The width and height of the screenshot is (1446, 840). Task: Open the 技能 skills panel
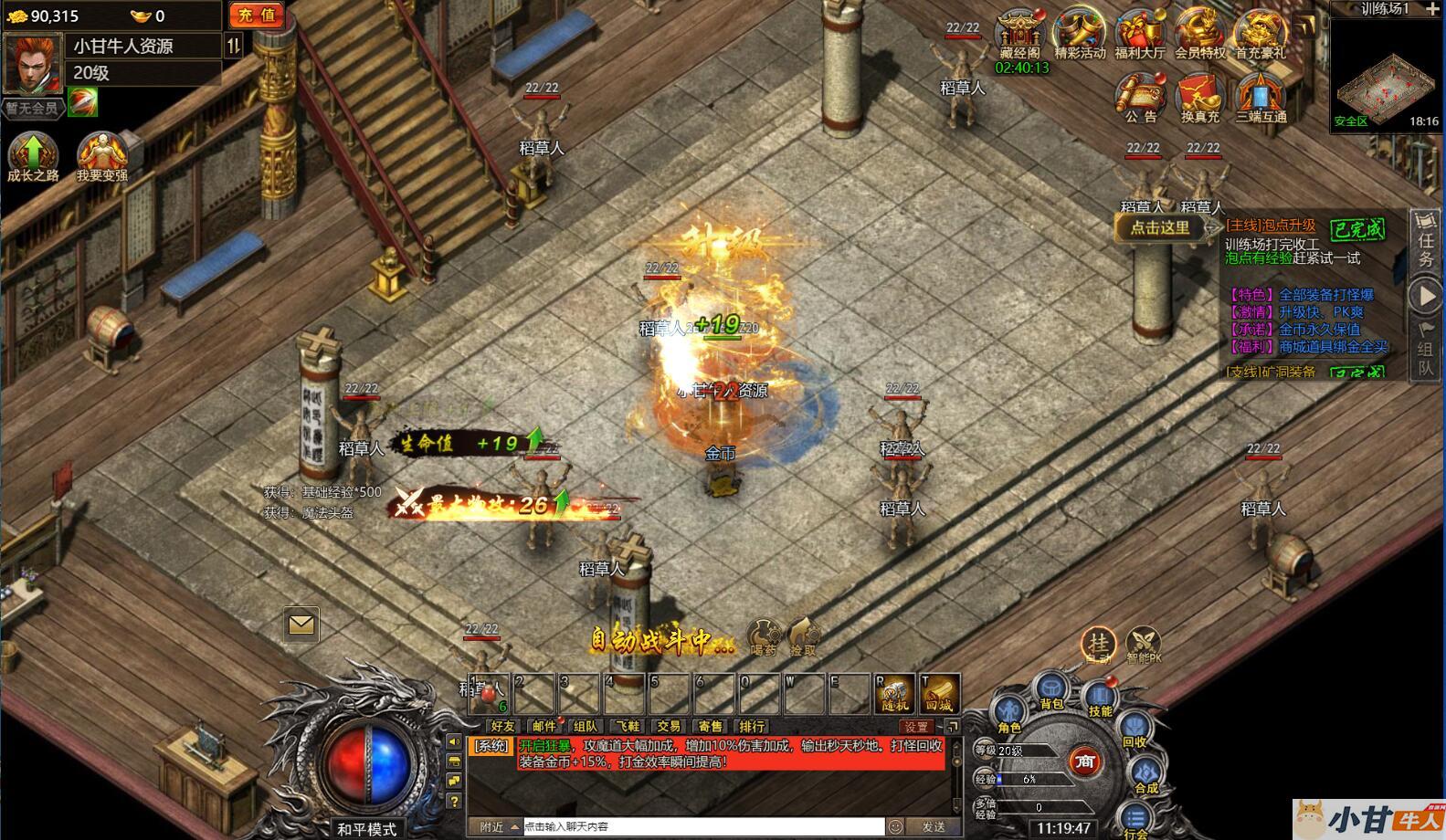point(1100,698)
